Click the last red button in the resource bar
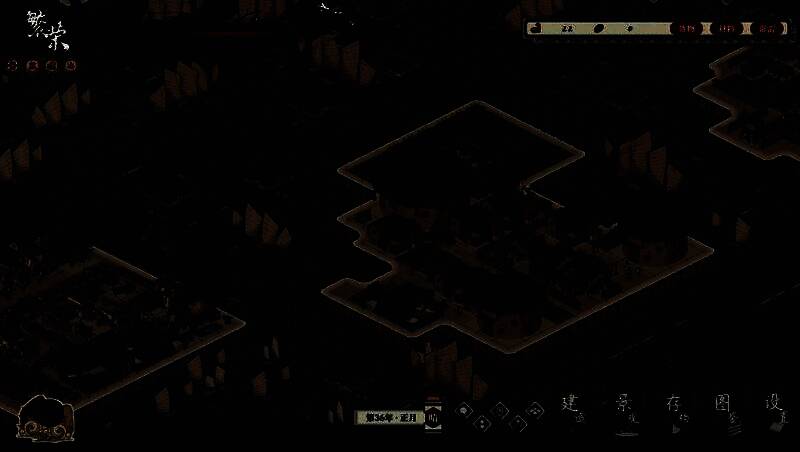 (767, 29)
